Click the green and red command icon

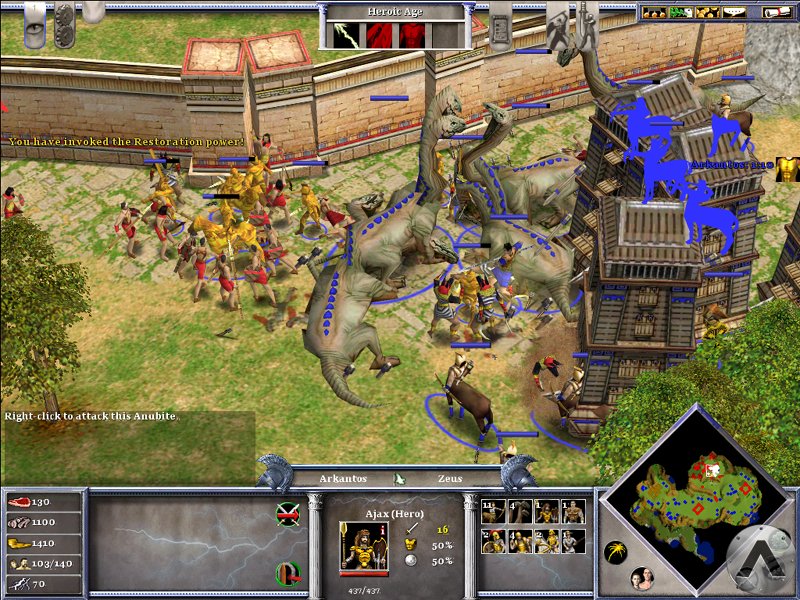coord(287,573)
